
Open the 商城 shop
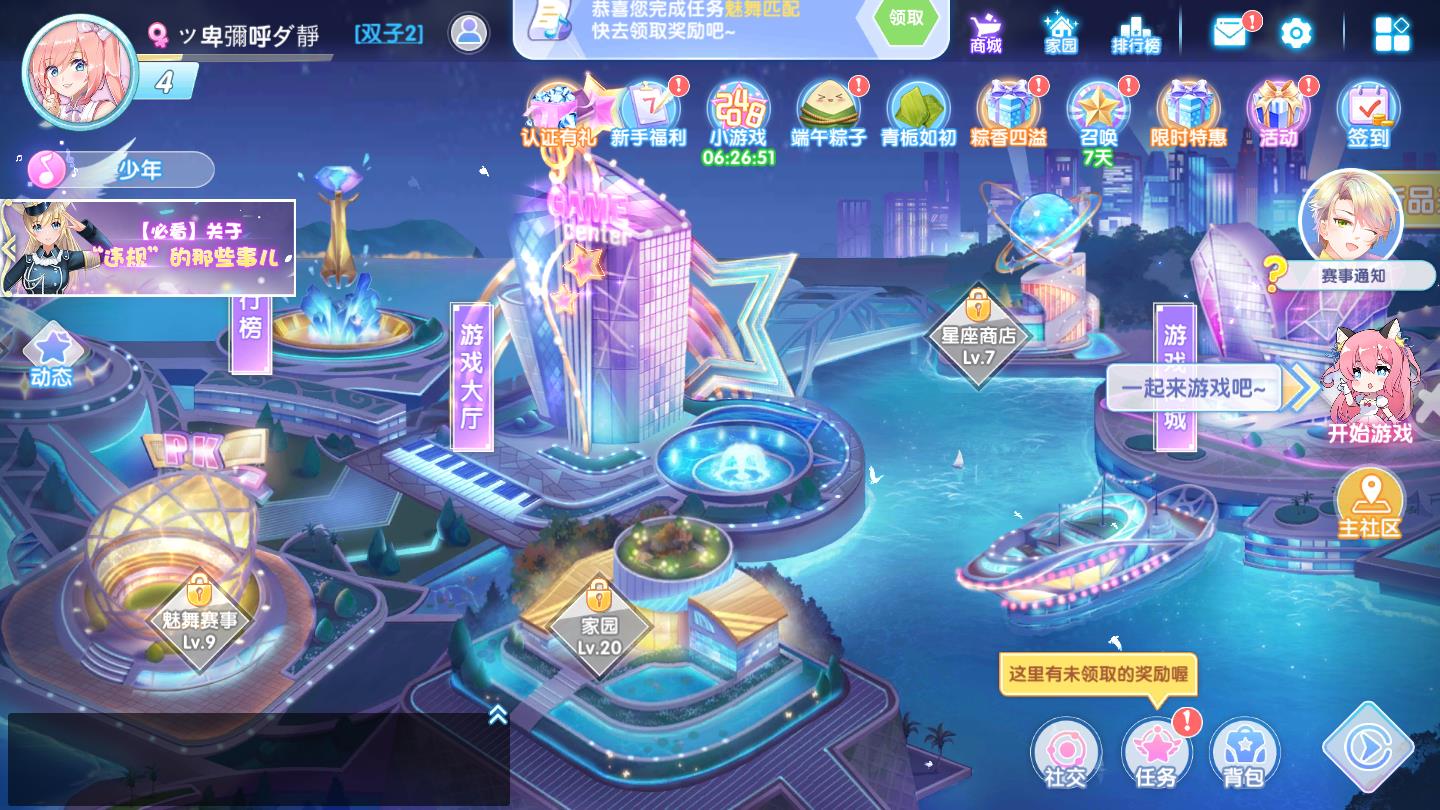click(x=986, y=32)
